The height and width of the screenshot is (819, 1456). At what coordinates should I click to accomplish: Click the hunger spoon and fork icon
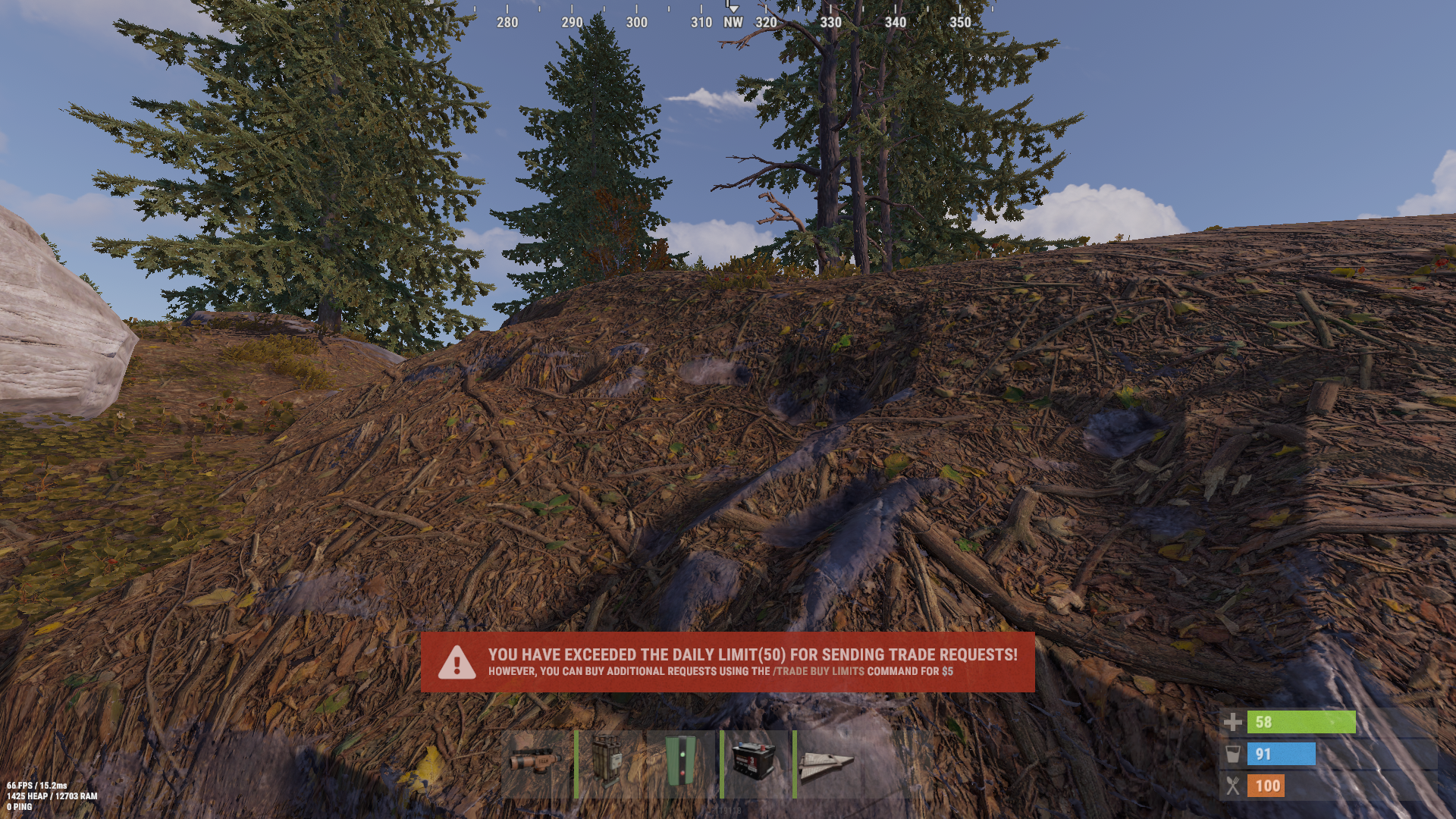[x=1235, y=786]
